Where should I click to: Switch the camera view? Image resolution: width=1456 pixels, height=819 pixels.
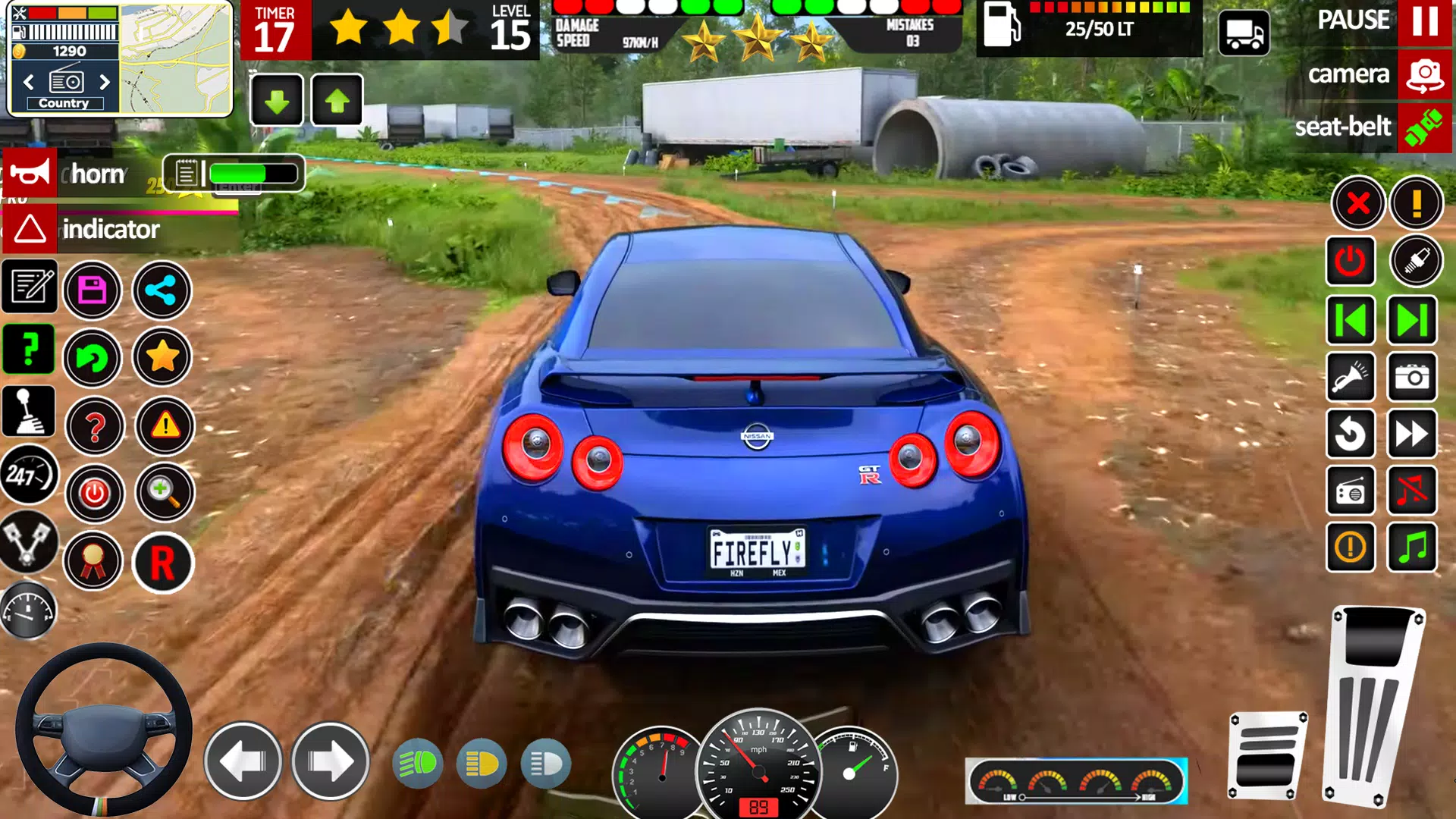pyautogui.click(x=1424, y=74)
